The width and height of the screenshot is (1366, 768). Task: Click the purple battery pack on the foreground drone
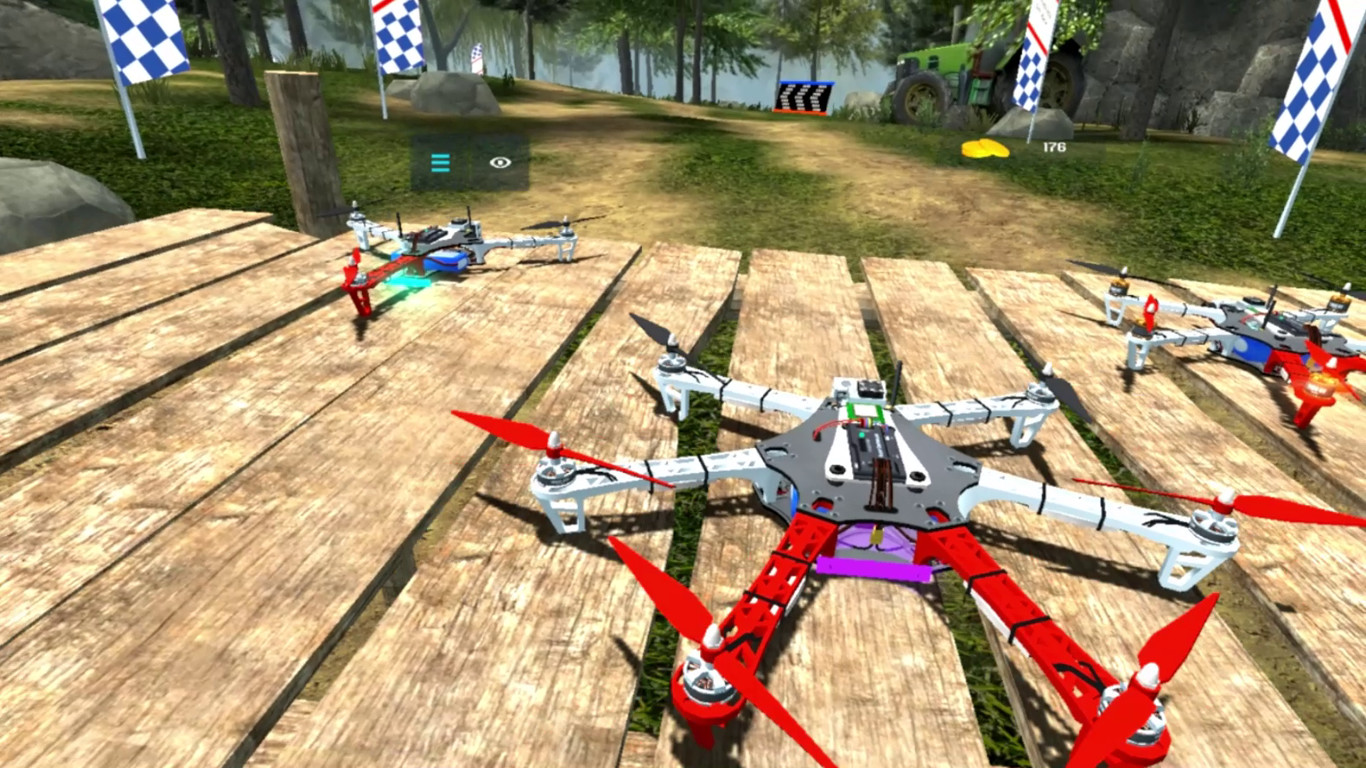[x=872, y=567]
